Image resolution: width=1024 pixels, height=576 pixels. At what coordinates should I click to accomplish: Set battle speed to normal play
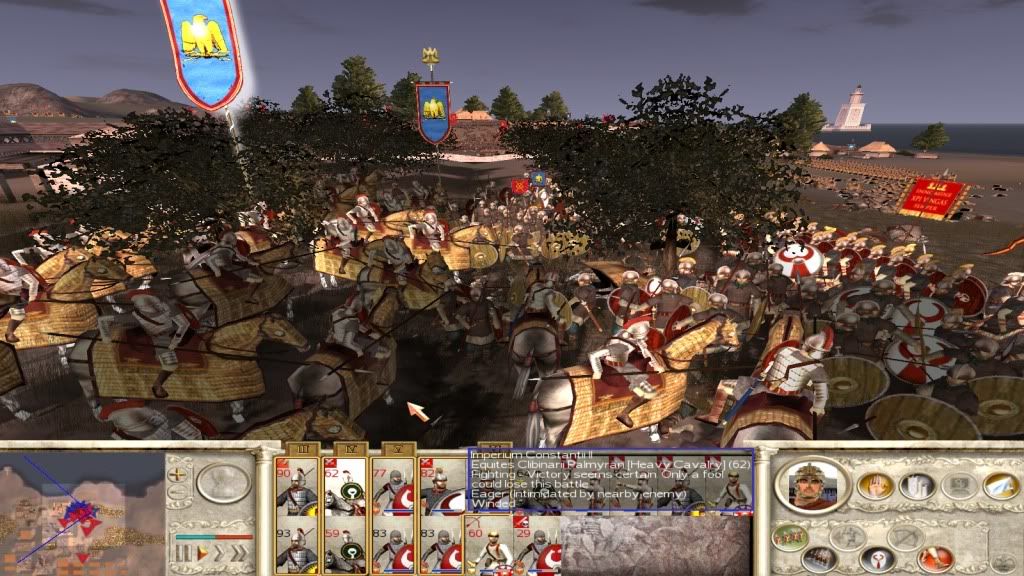click(x=201, y=552)
